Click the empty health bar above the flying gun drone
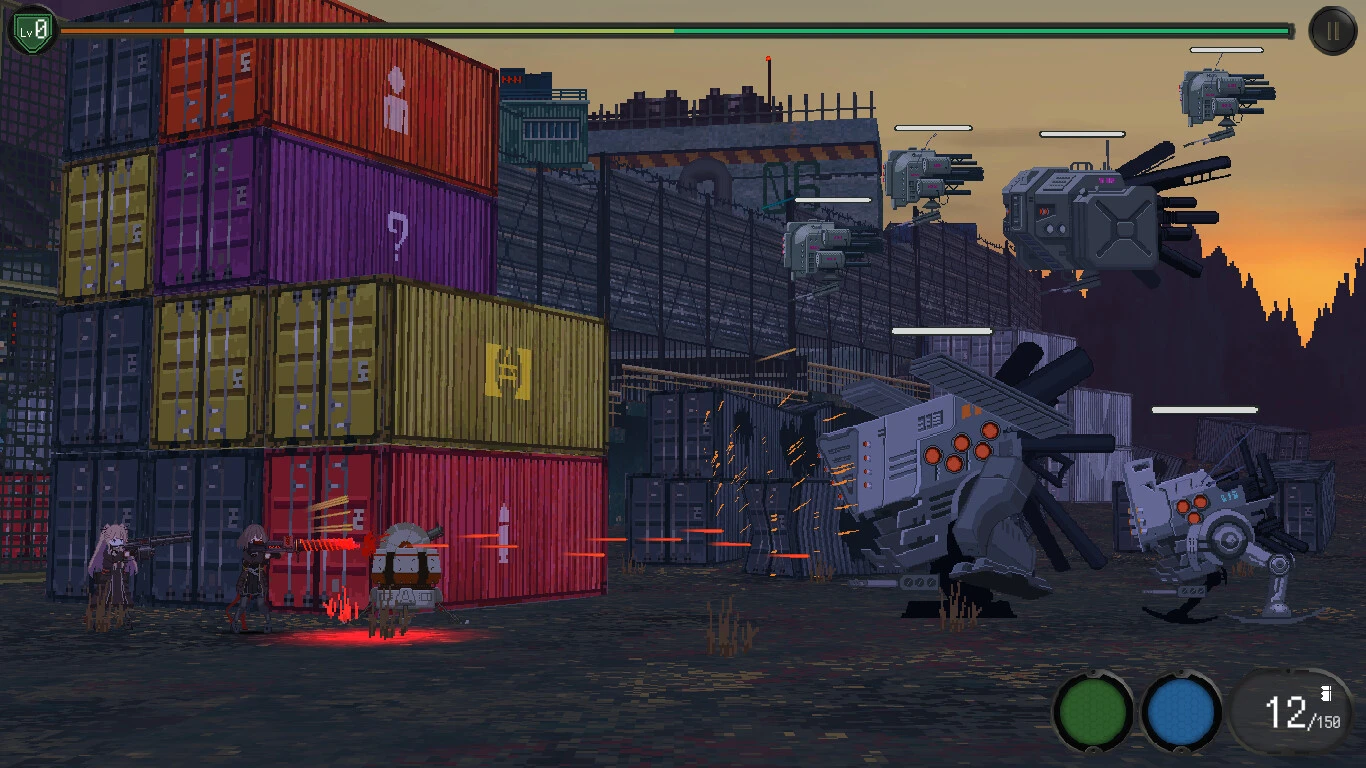Viewport: 1366px width, 768px height. tap(935, 128)
